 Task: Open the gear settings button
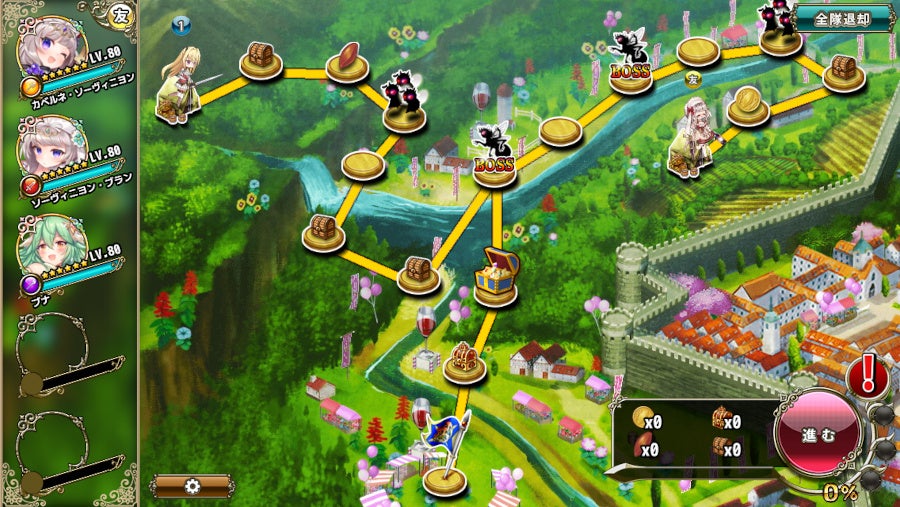click(x=192, y=487)
